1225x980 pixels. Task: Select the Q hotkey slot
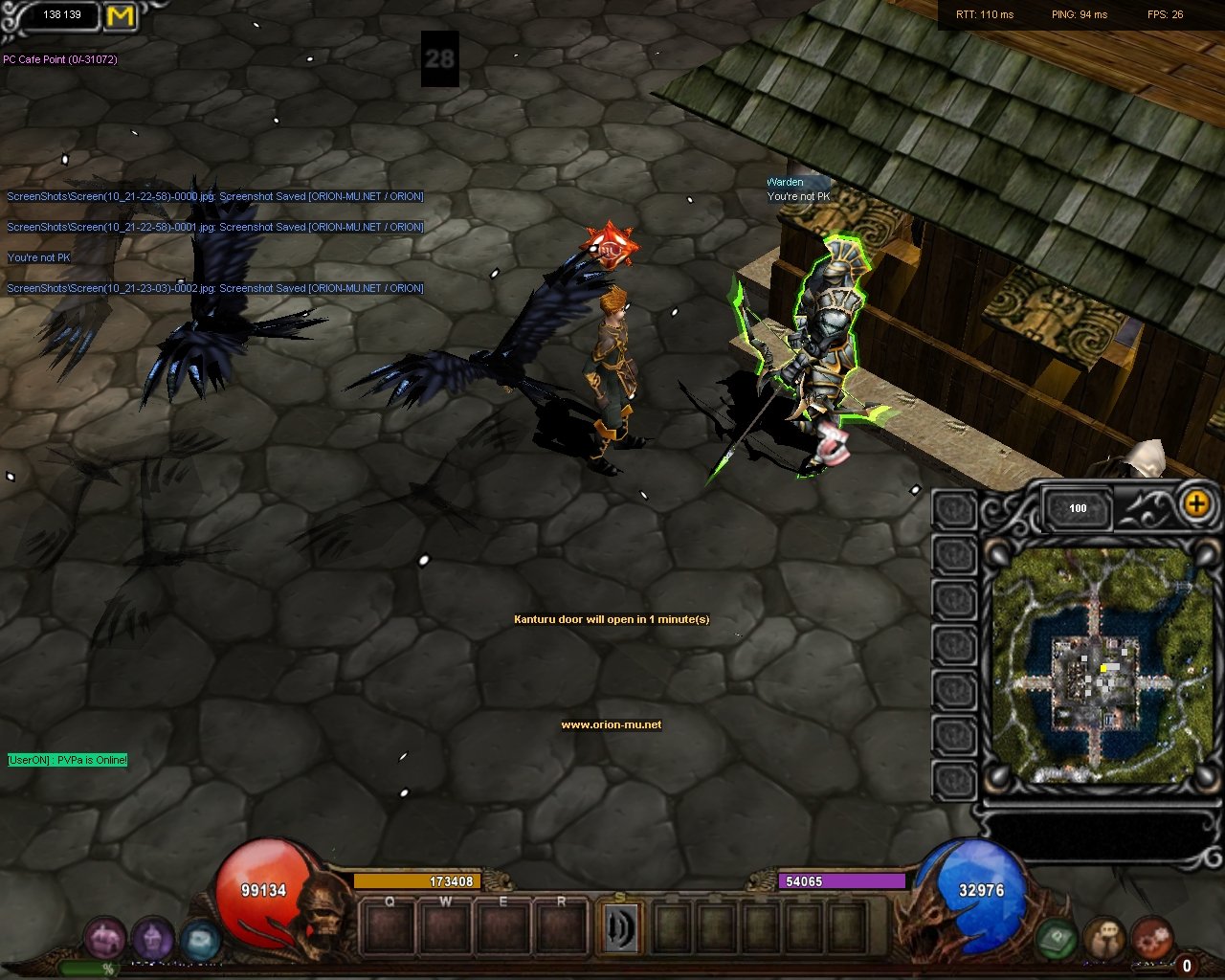pos(390,926)
